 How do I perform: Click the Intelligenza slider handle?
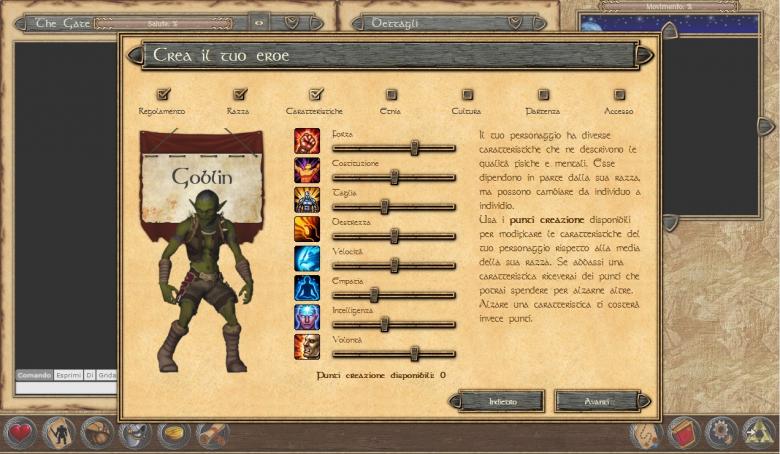[384, 324]
